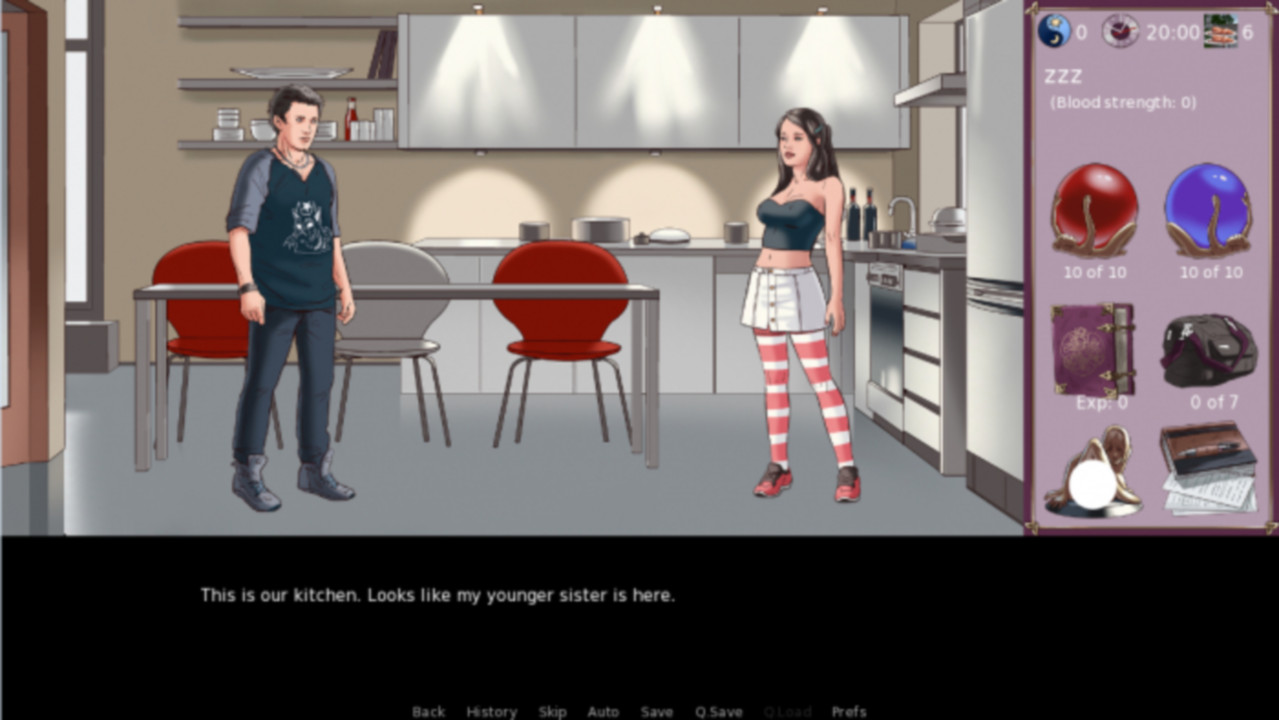Open the journal with papers
This screenshot has height=720, width=1279.
click(1209, 468)
